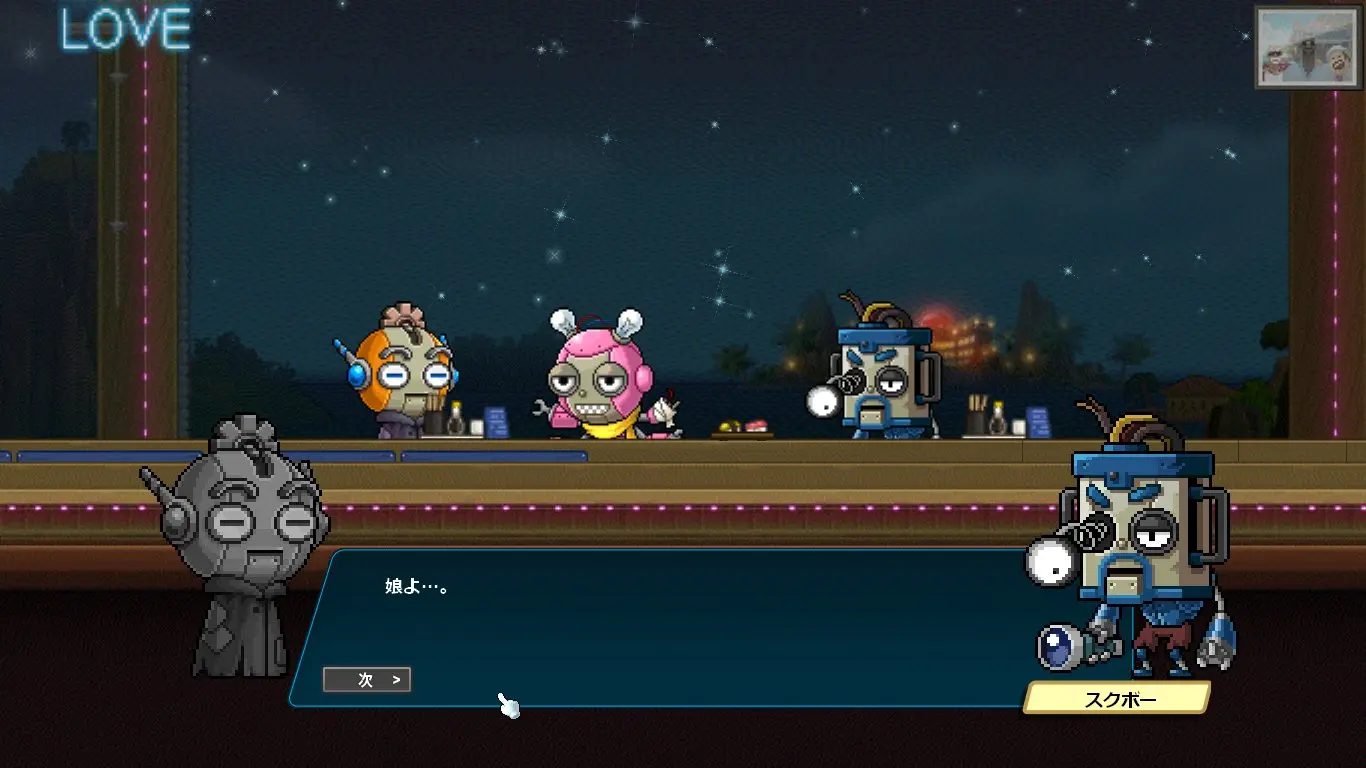Image resolution: width=1366 pixels, height=768 pixels.
Task: Advance dialogue with the 次 button
Action: (367, 680)
